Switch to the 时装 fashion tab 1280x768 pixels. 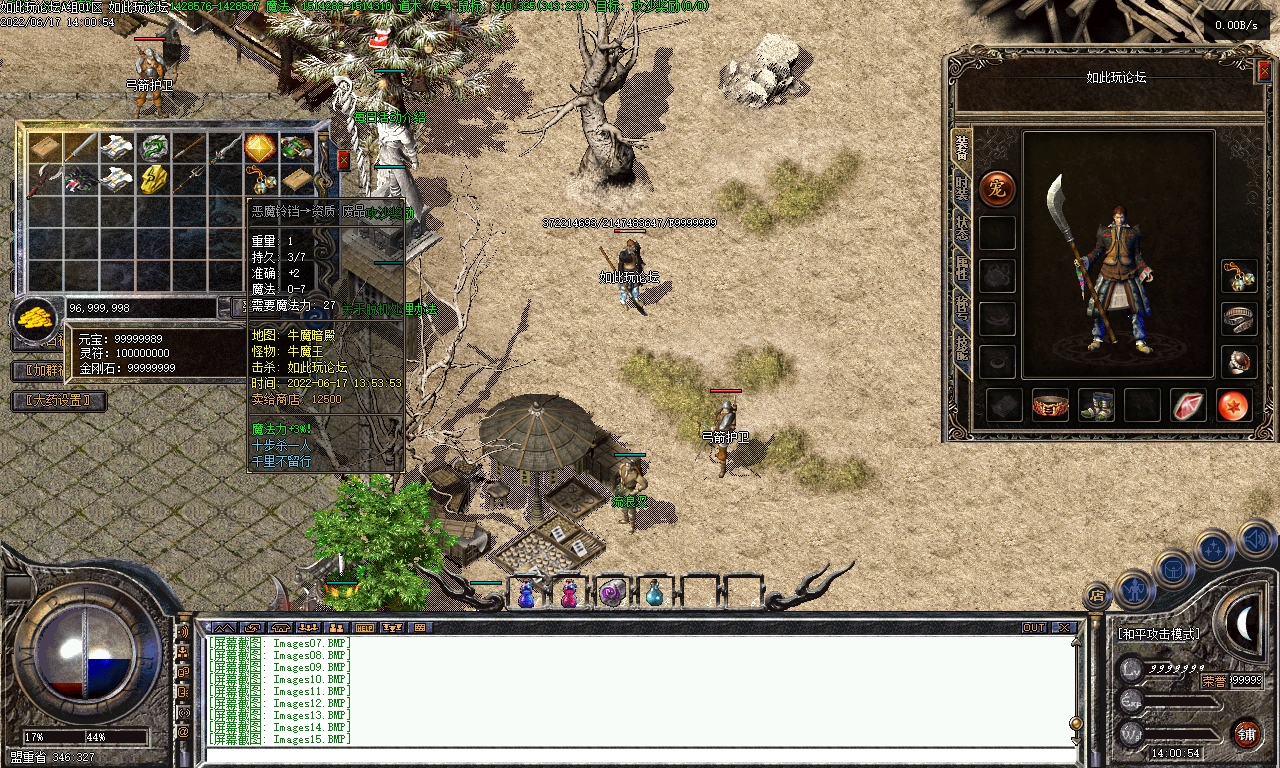click(961, 188)
